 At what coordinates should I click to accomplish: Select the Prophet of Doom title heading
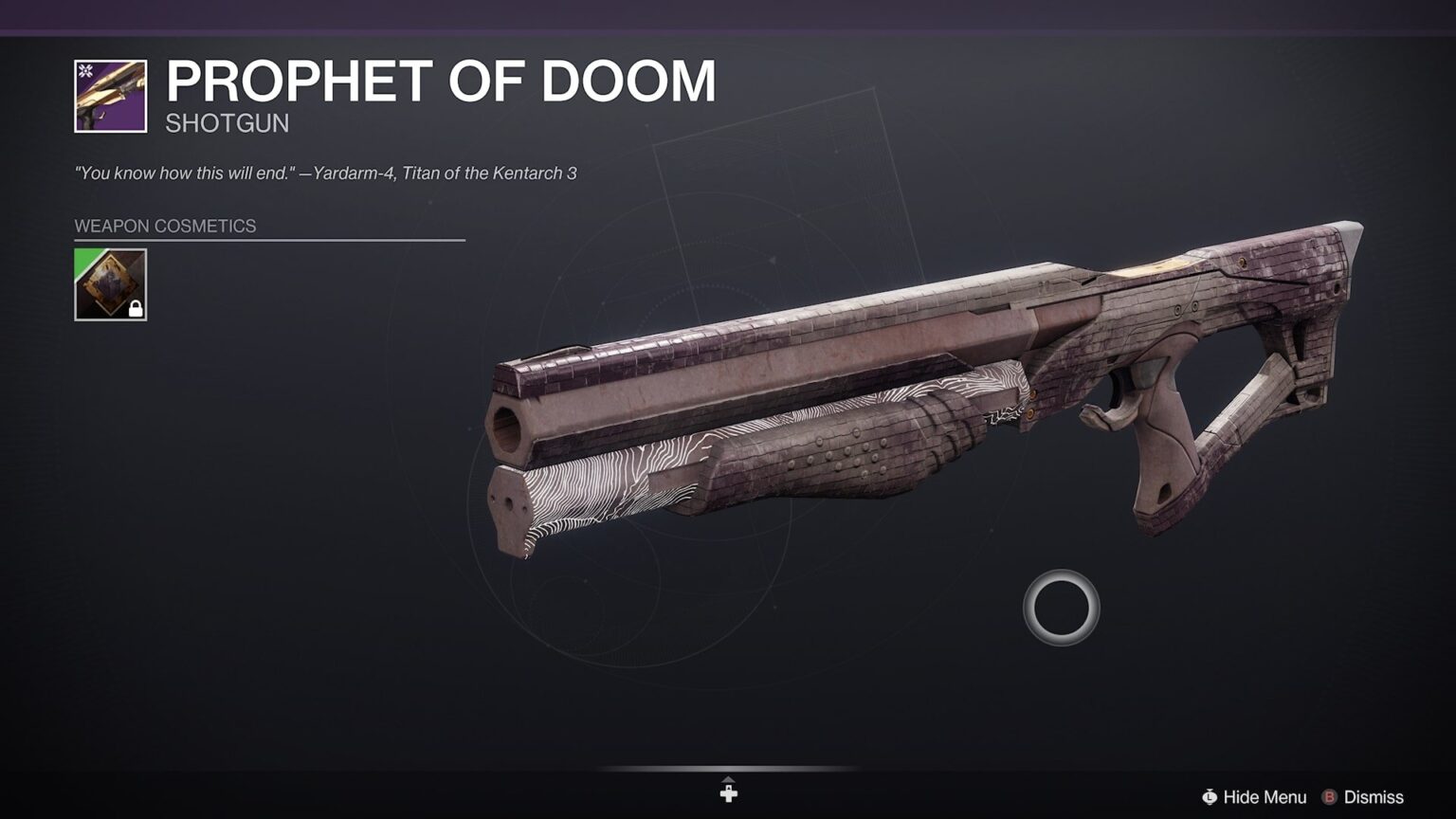click(x=442, y=82)
